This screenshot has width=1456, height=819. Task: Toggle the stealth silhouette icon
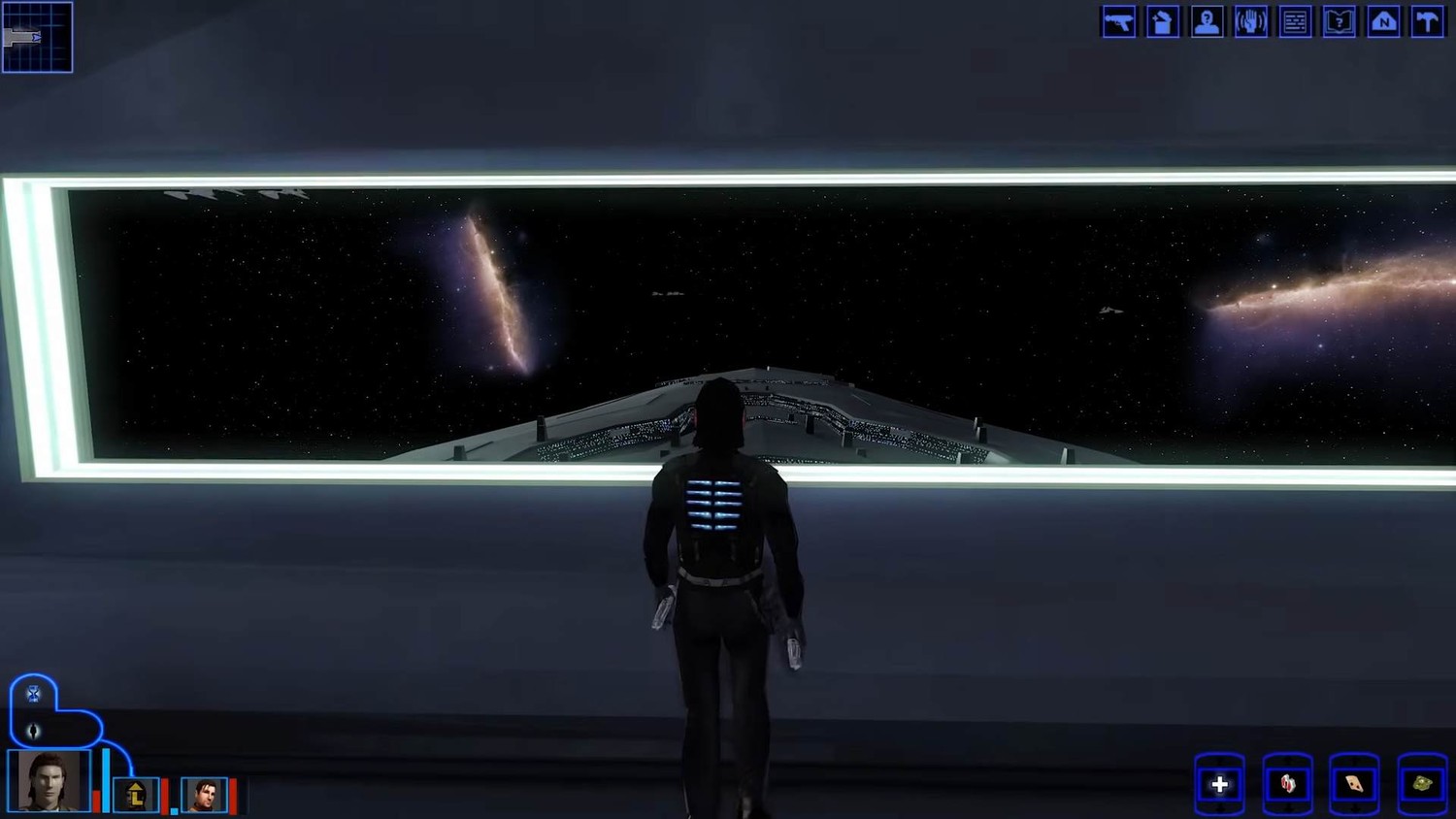[x=33, y=731]
